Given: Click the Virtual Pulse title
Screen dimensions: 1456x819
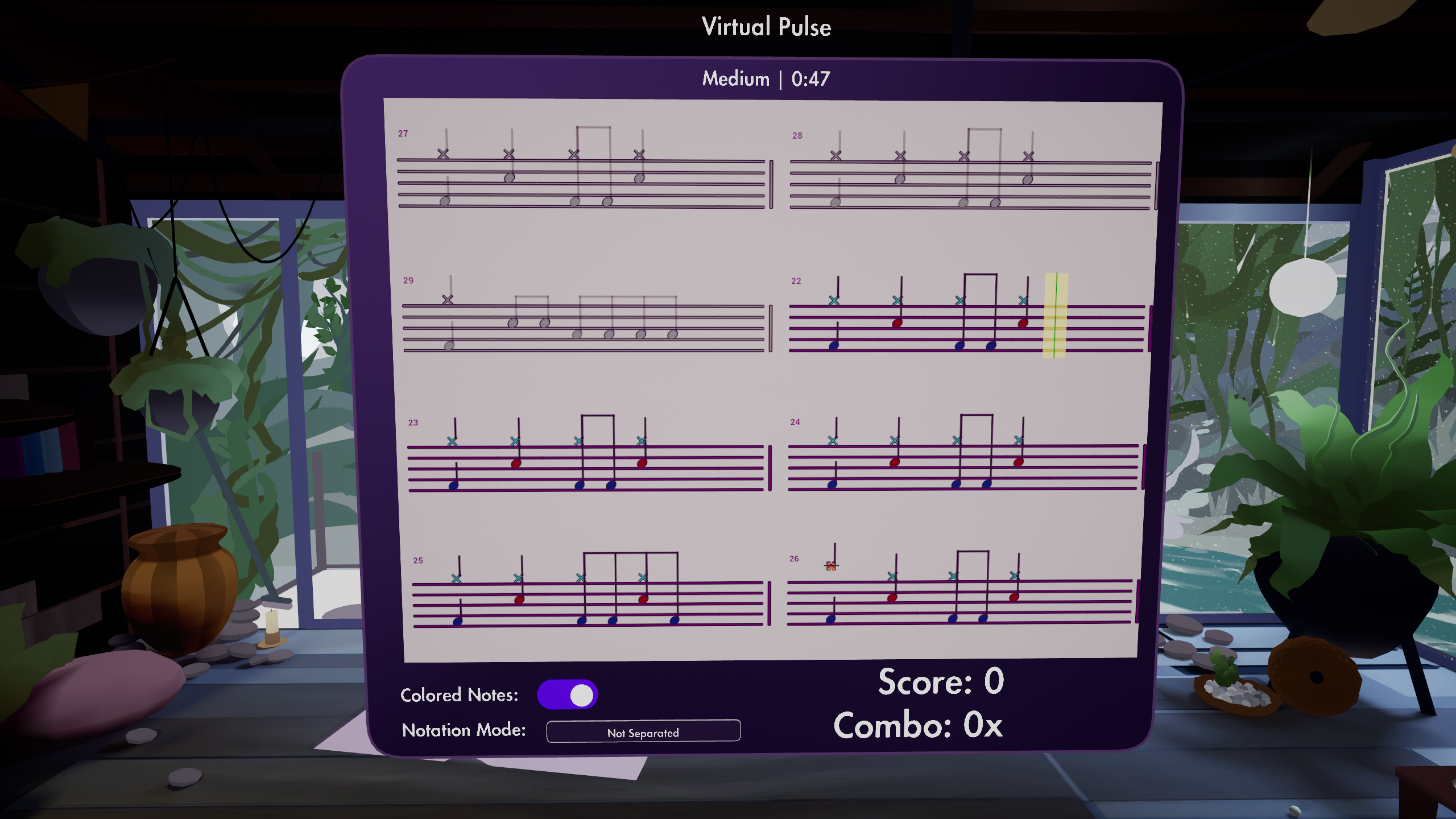Looking at the screenshot, I should pos(766,26).
